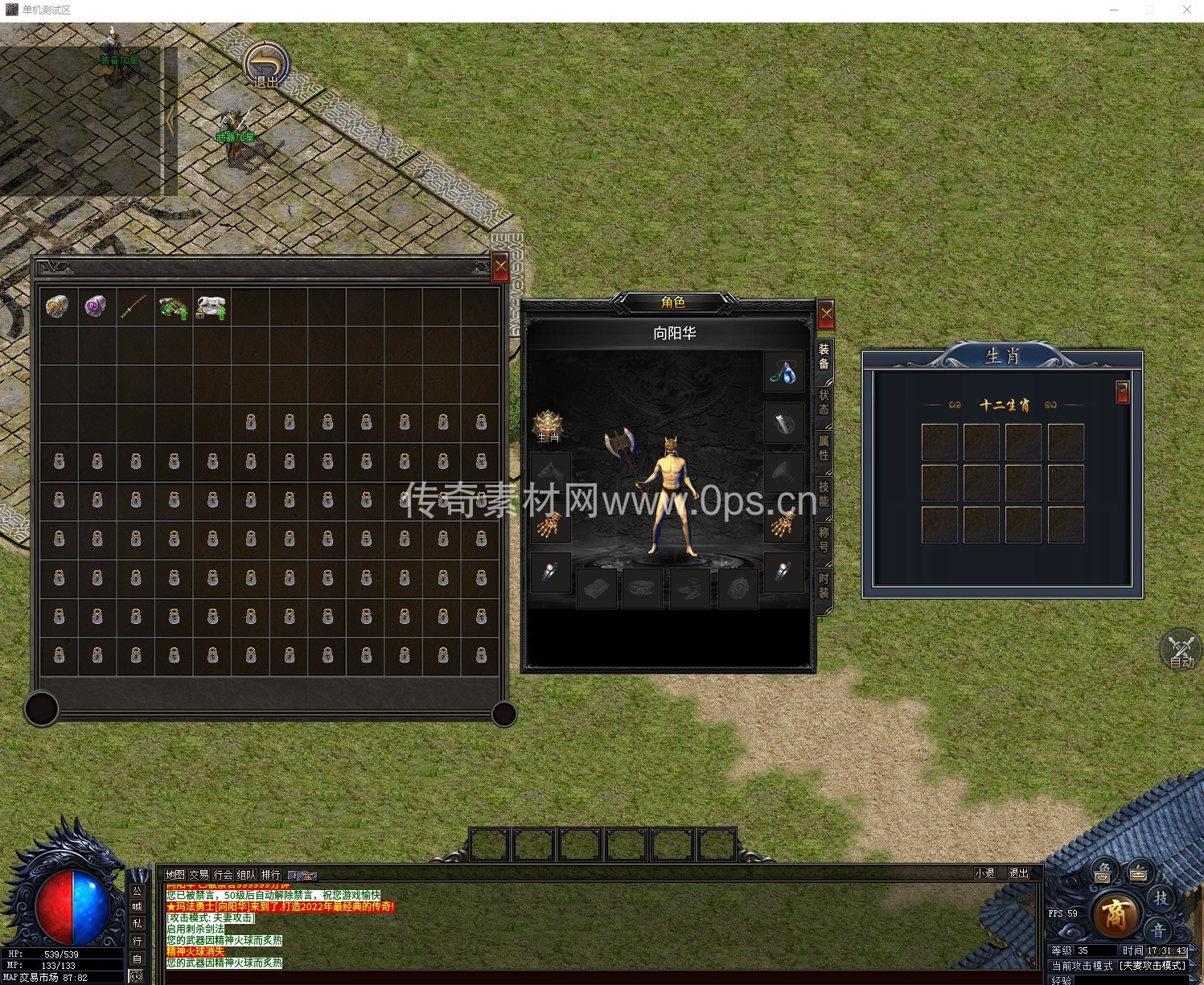
Task: Close the game window
Action: [1186, 10]
